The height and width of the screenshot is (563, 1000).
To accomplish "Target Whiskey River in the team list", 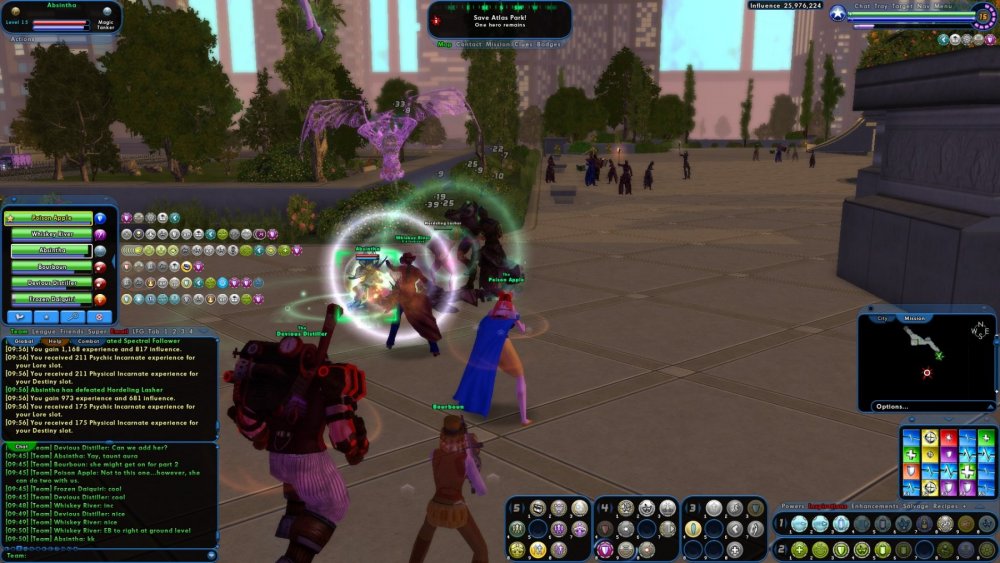I will tap(50, 234).
